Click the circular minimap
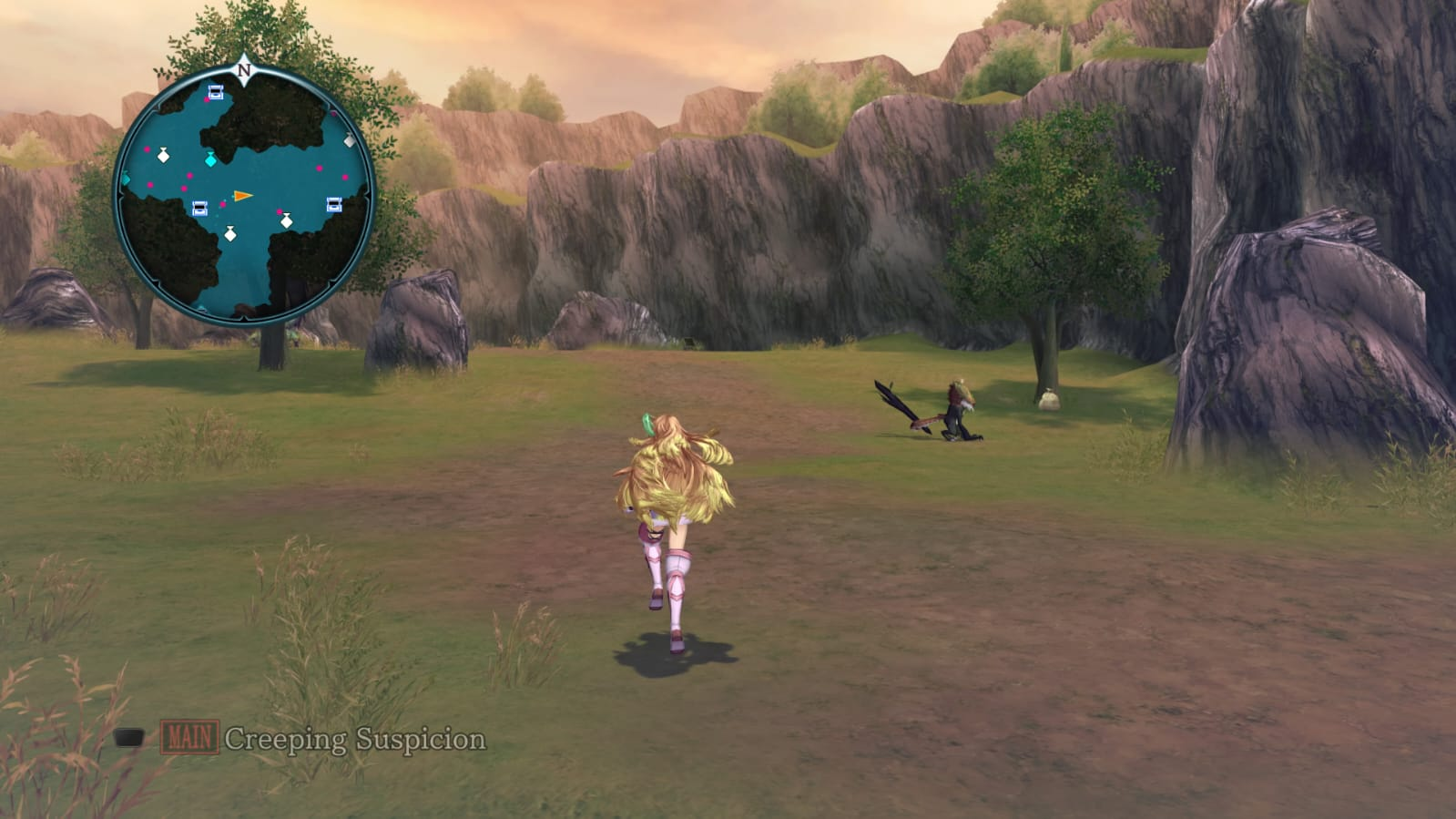Screen dimensions: 1456x819 tap(244, 196)
